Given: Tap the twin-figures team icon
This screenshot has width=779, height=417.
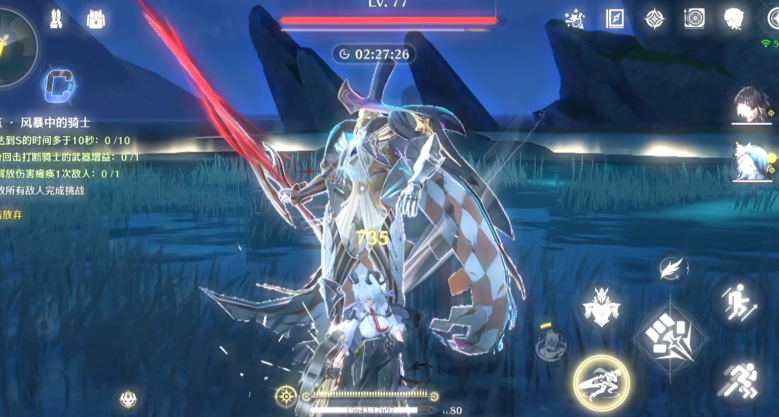Looking at the screenshot, I should (54, 19).
